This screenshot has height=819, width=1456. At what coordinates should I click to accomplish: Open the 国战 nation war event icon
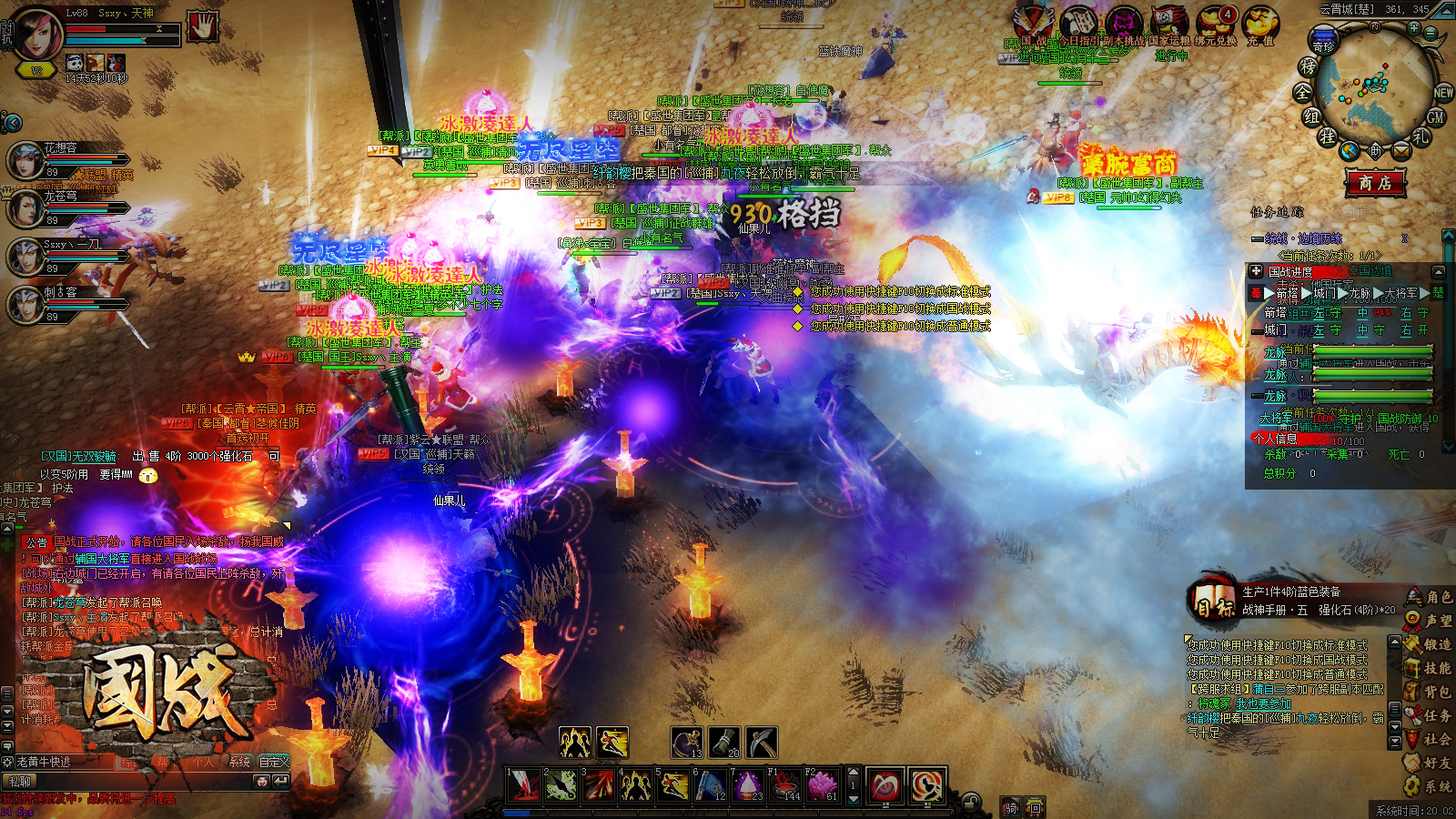point(1033,23)
